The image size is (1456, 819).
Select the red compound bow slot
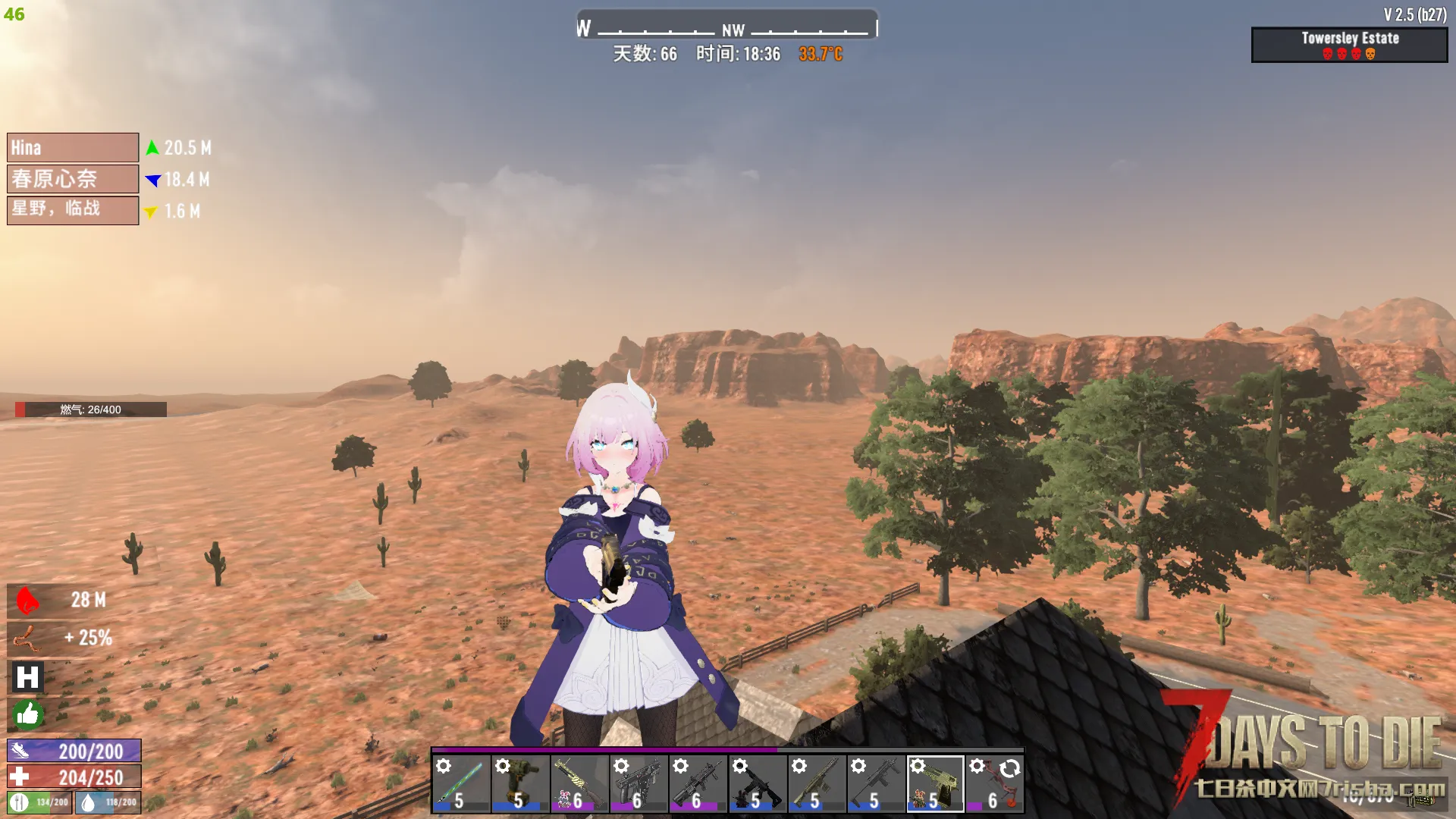point(994,784)
